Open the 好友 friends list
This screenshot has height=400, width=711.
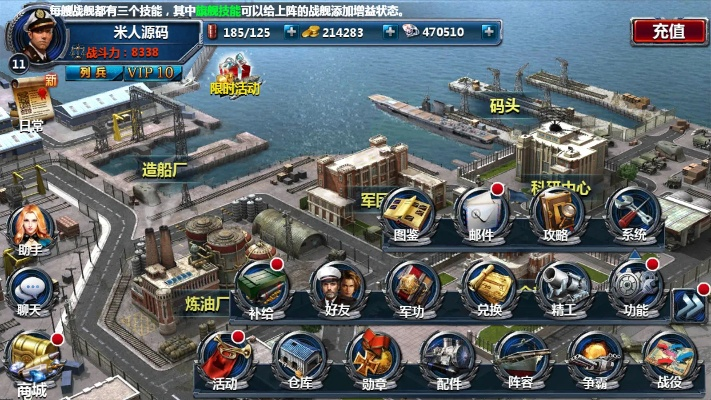335,288
